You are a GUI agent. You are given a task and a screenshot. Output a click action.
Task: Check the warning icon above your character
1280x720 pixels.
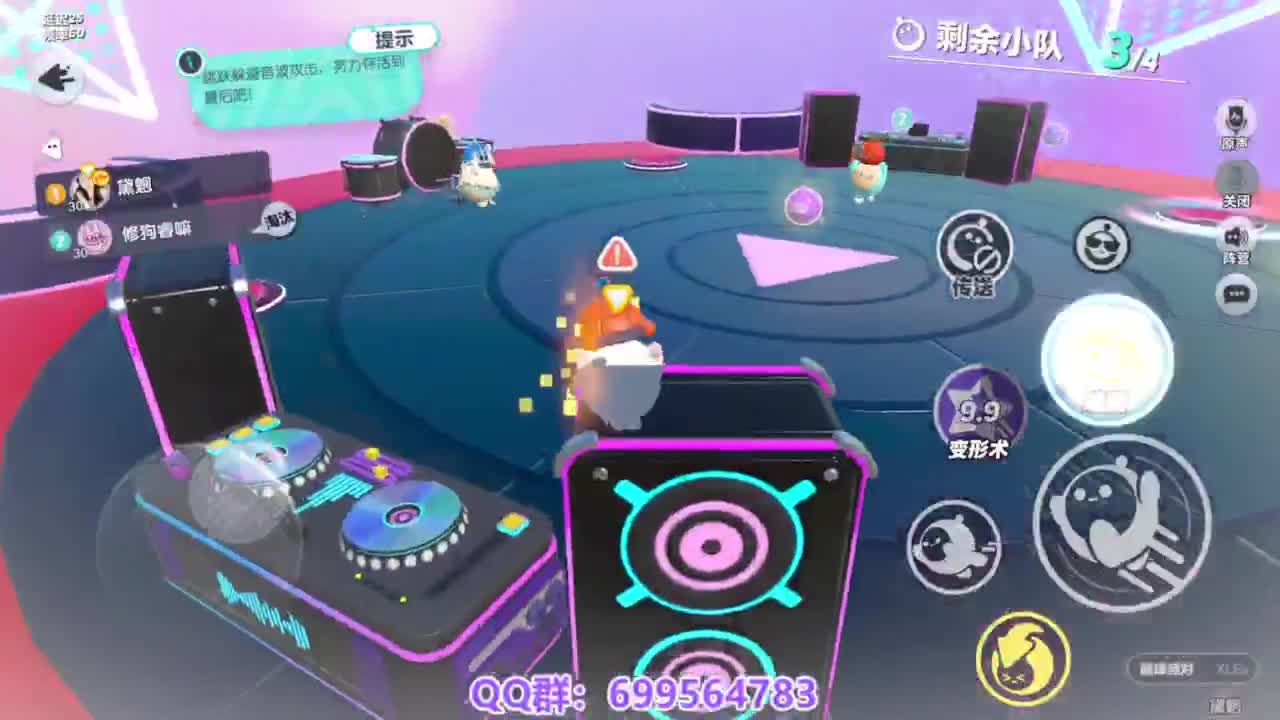(616, 254)
